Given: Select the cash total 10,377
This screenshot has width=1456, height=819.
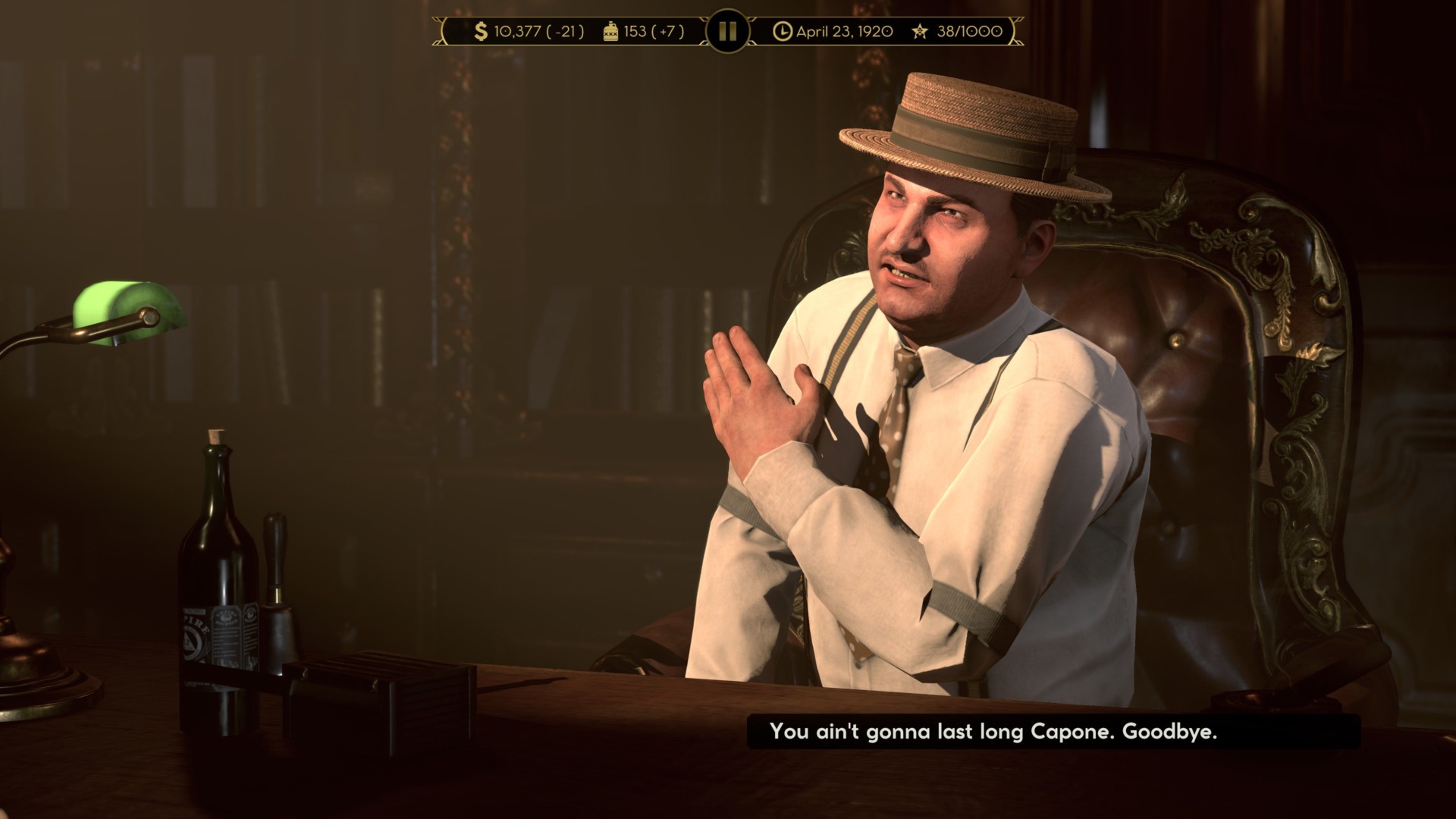Looking at the screenshot, I should tap(518, 32).
